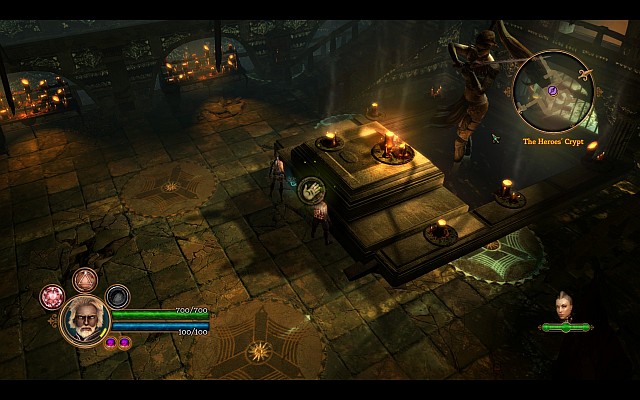This screenshot has height=400, width=640.
Task: Open the Heroes' Crypt minimap
Action: click(x=554, y=92)
